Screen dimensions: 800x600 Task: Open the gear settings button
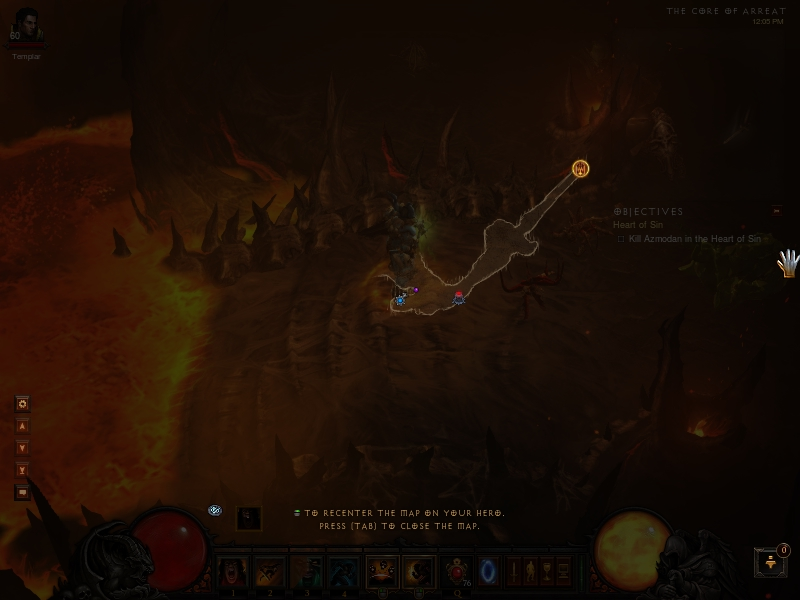pos(22,404)
